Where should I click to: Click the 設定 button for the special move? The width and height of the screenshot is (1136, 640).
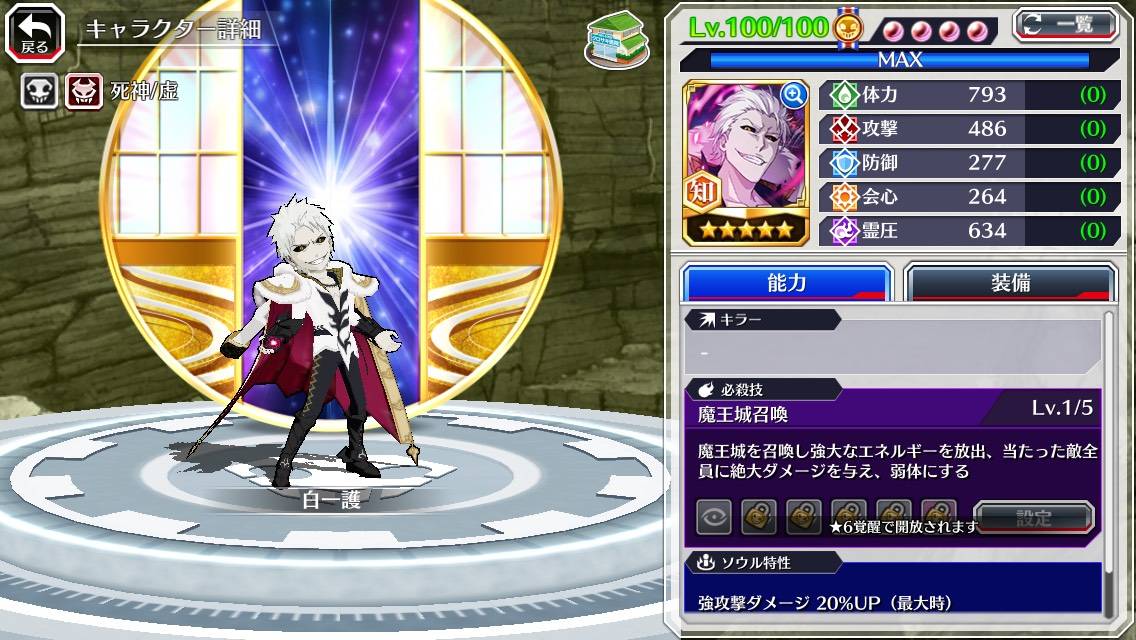tap(1034, 518)
